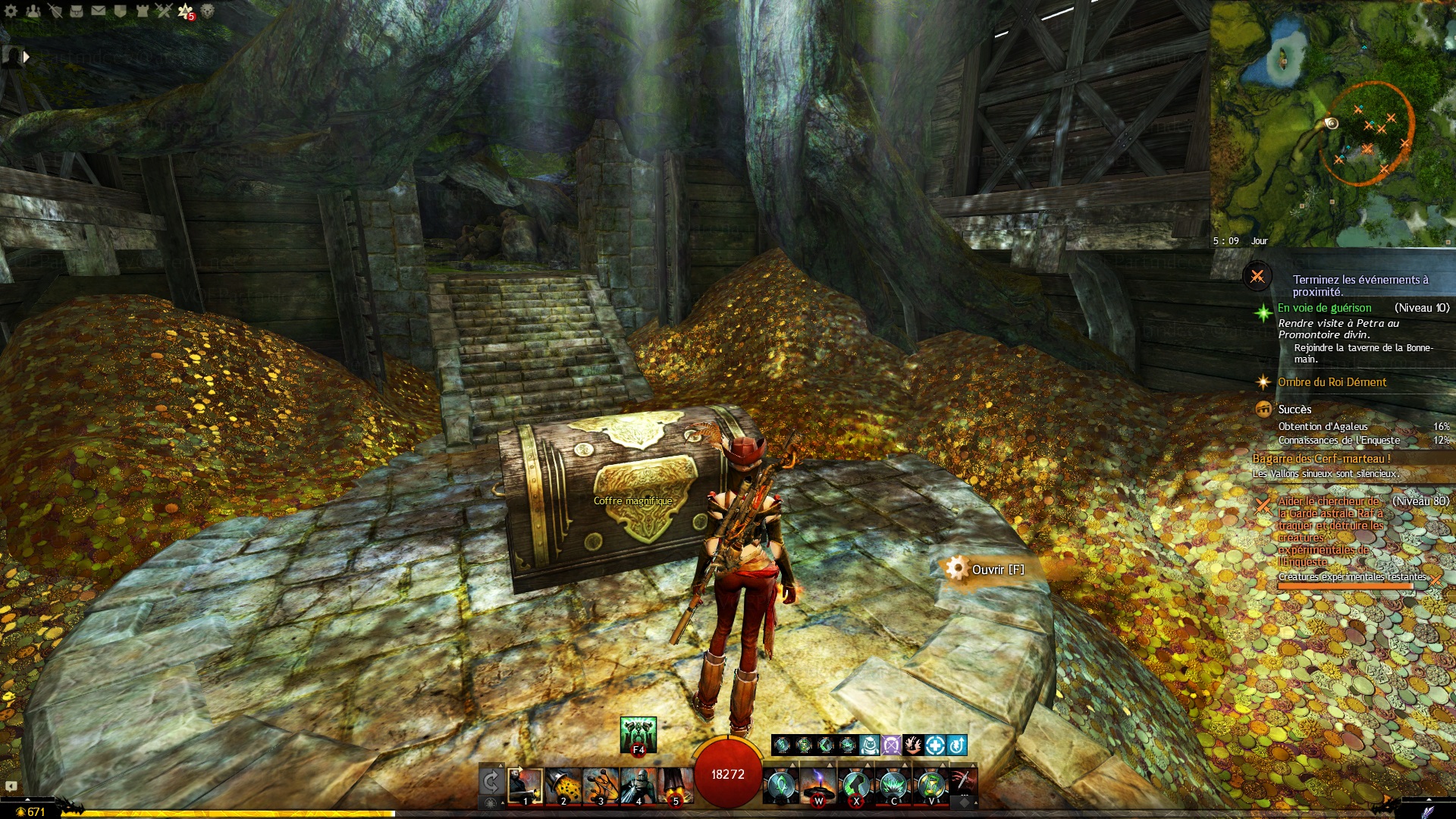Click the minimap

click(x=1332, y=121)
